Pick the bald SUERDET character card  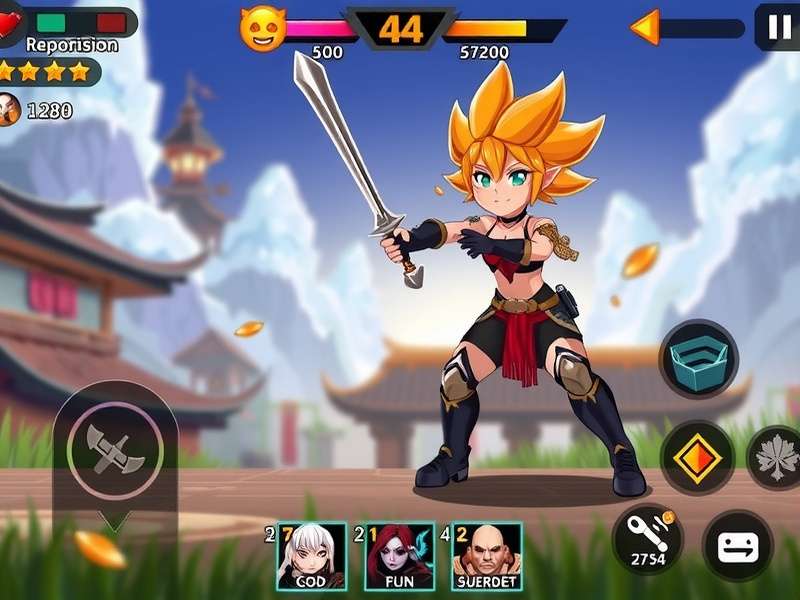click(x=487, y=555)
